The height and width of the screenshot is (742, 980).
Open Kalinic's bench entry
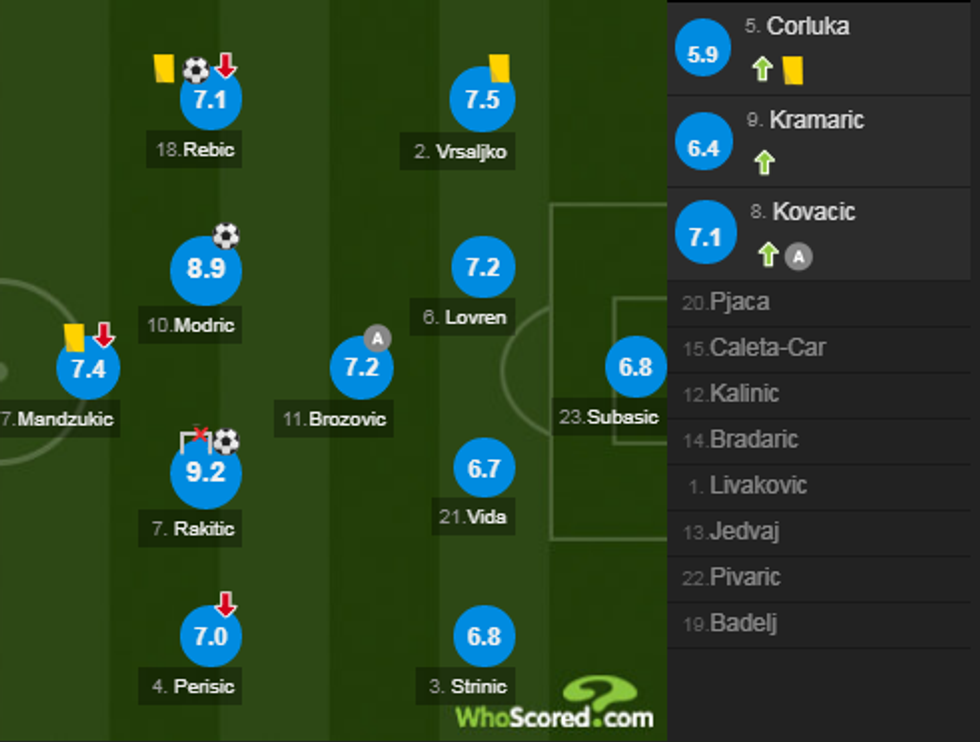click(x=745, y=394)
